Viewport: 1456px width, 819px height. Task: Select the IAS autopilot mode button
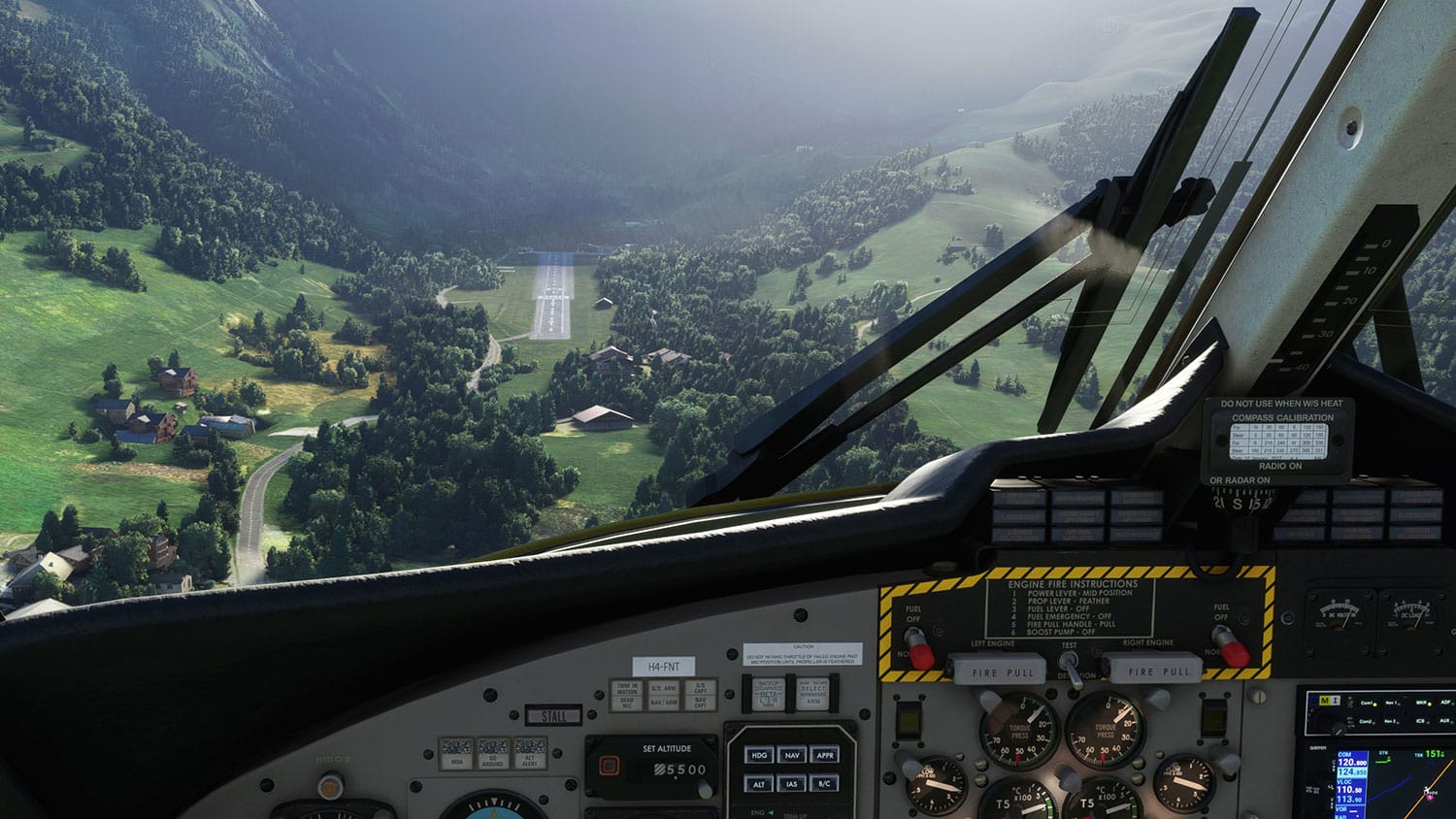(x=792, y=784)
